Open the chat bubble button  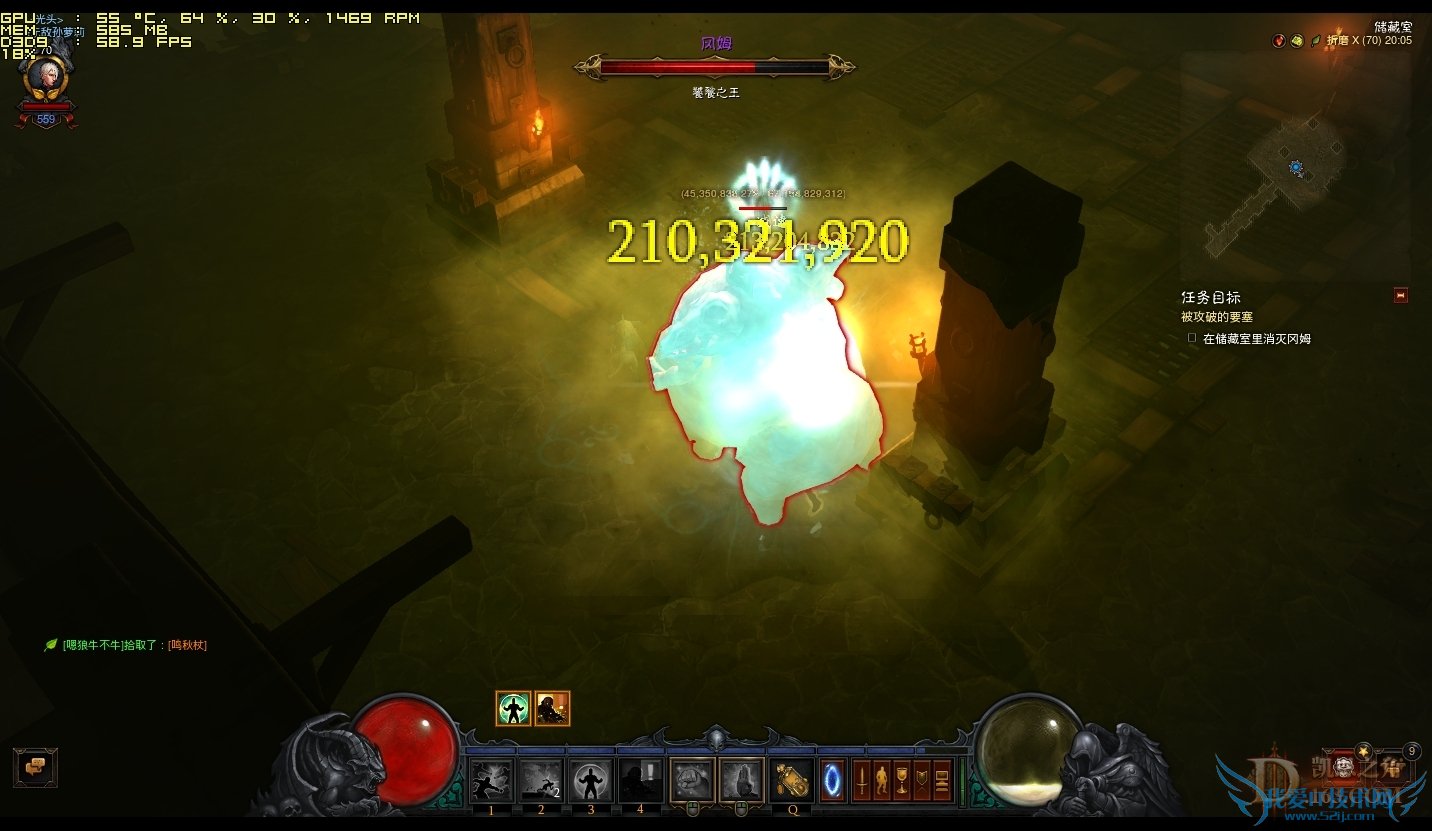tap(35, 767)
